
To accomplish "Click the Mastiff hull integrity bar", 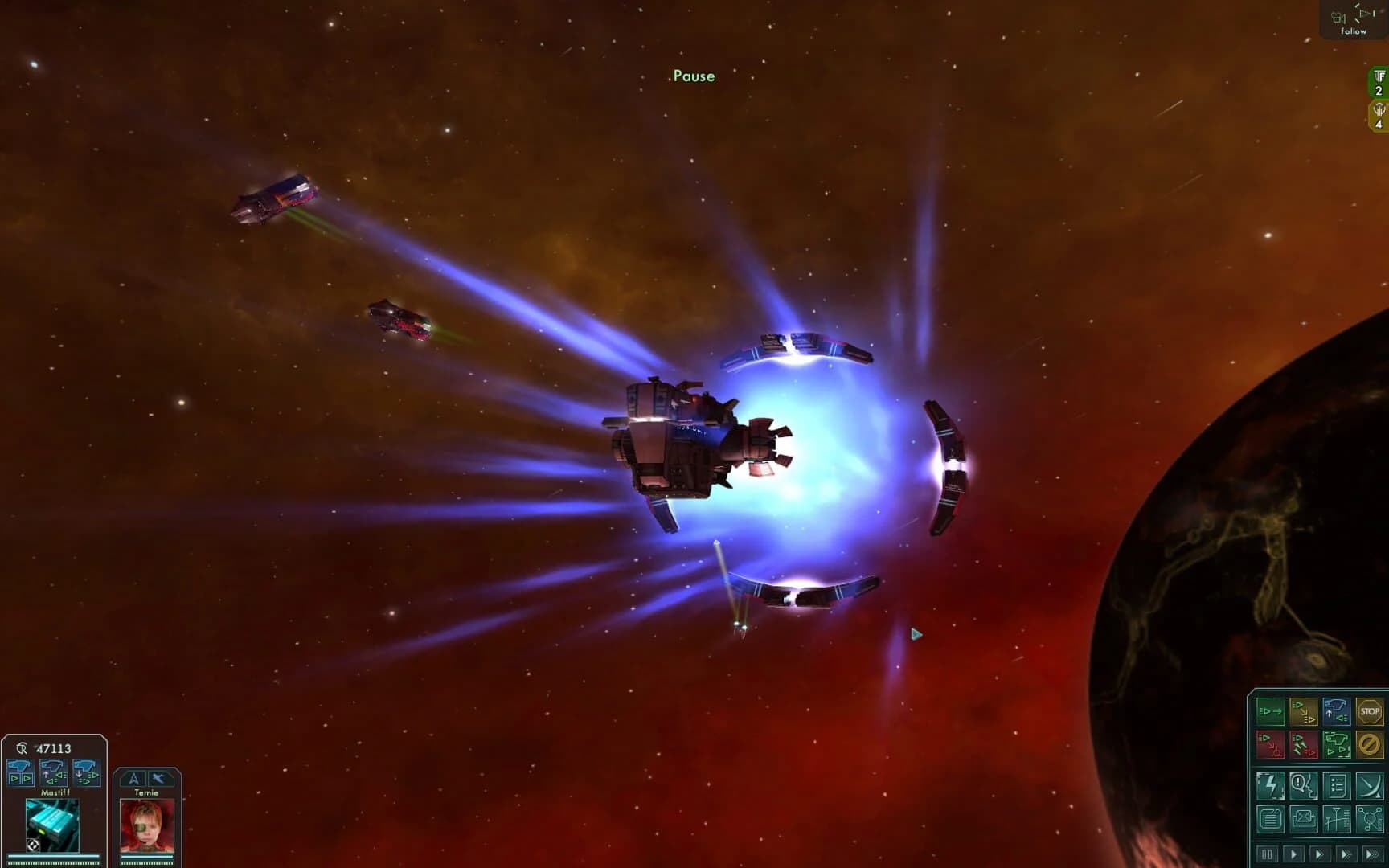I will [x=53, y=856].
